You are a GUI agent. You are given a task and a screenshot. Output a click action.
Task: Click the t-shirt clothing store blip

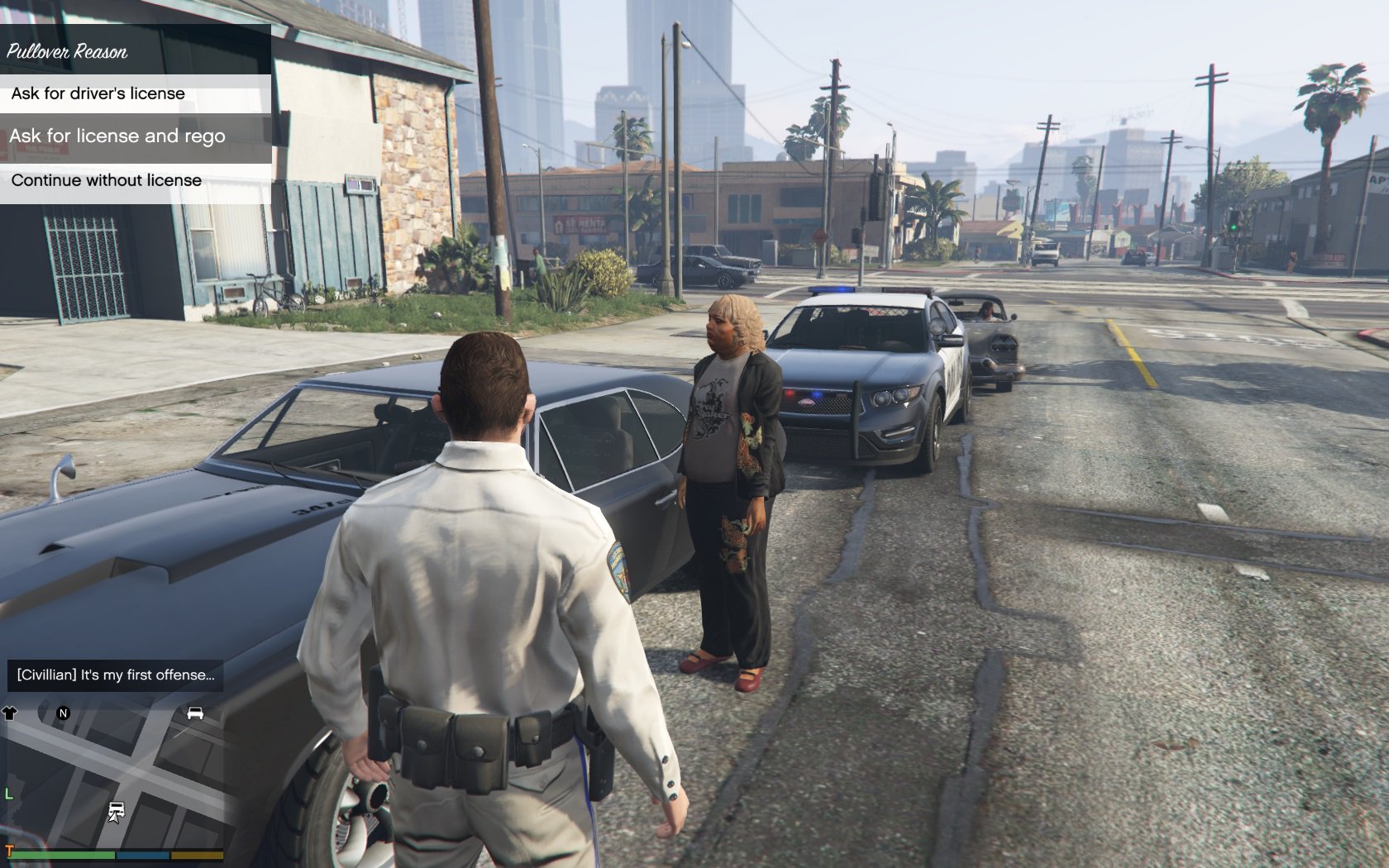click(x=10, y=713)
